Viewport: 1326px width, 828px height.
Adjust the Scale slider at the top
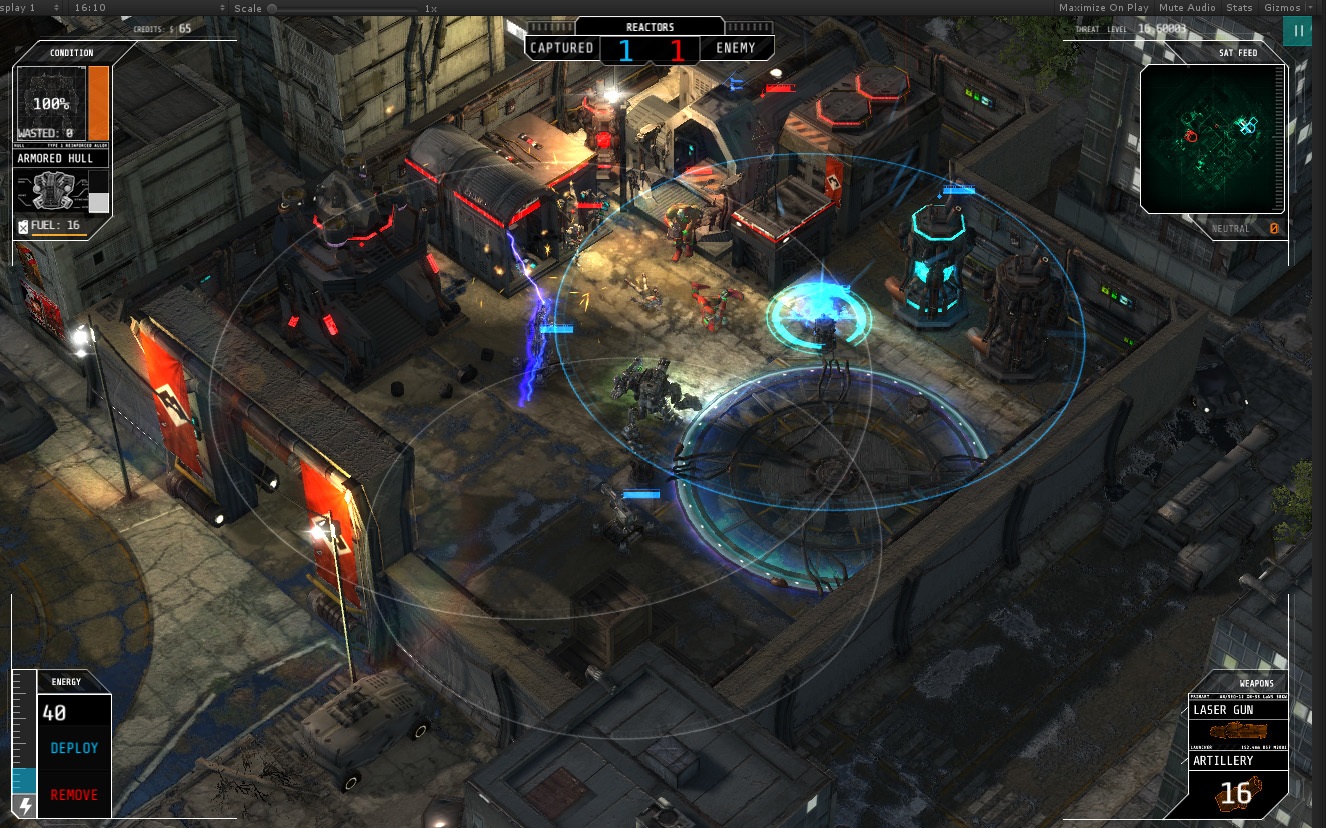click(271, 7)
